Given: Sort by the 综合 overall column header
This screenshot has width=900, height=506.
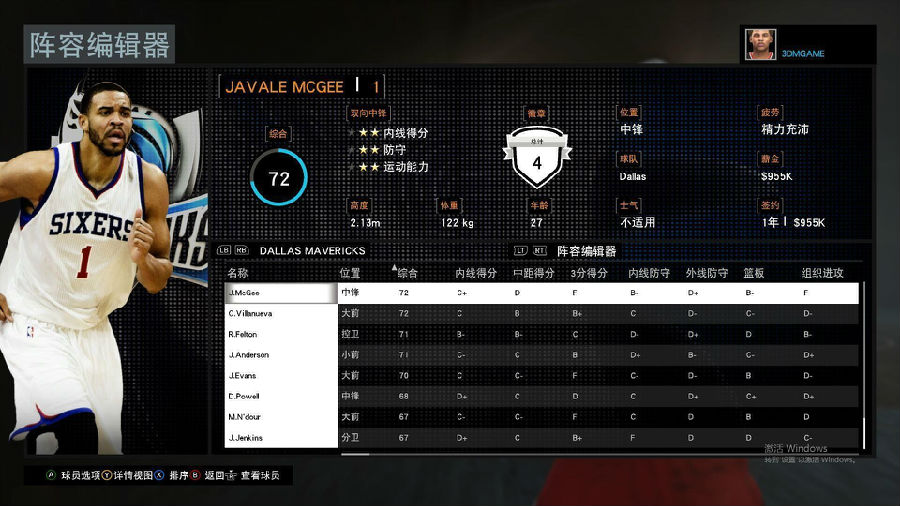Looking at the screenshot, I should pos(408,273).
